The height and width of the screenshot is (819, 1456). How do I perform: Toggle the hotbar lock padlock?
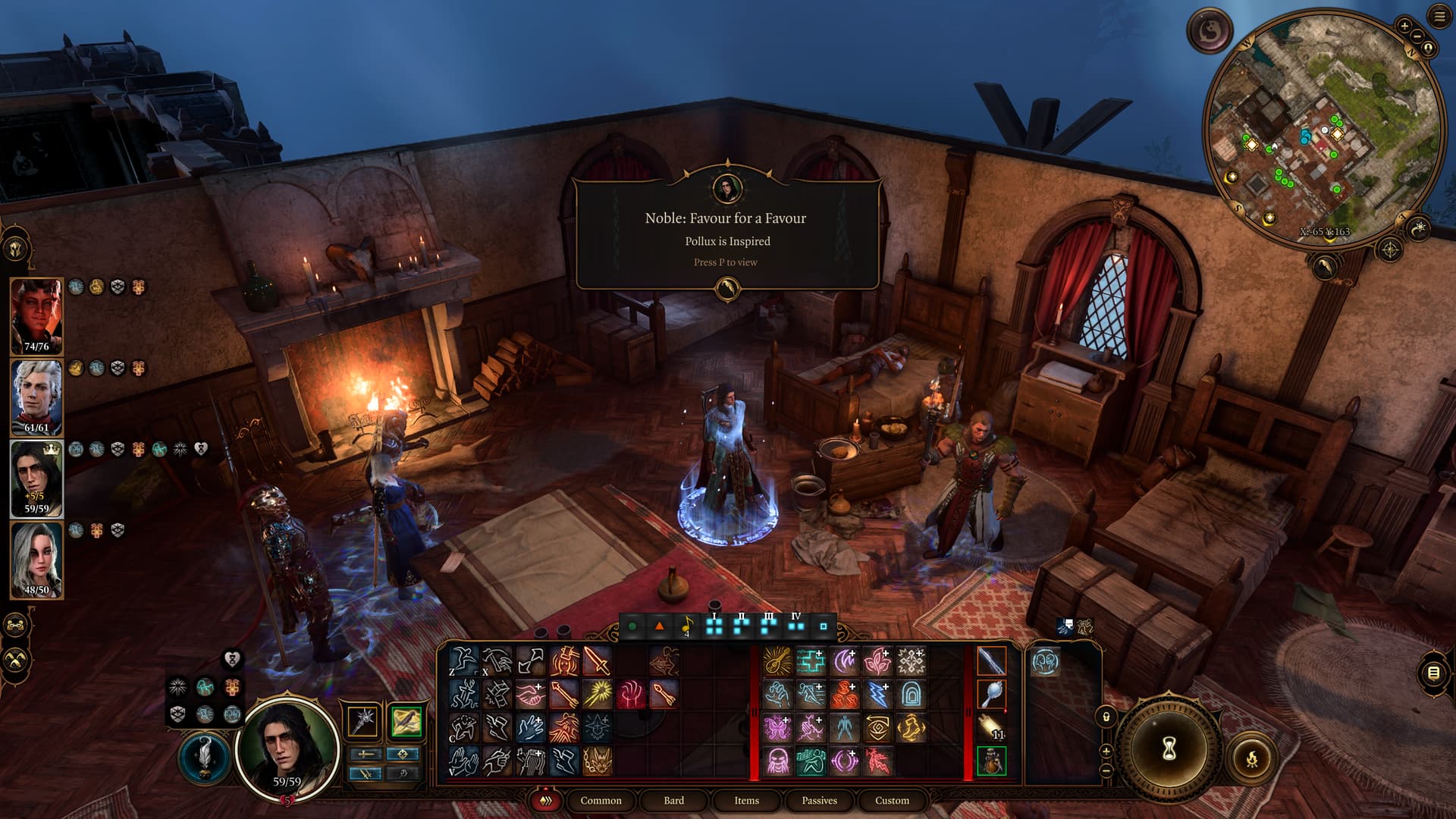[1106, 717]
